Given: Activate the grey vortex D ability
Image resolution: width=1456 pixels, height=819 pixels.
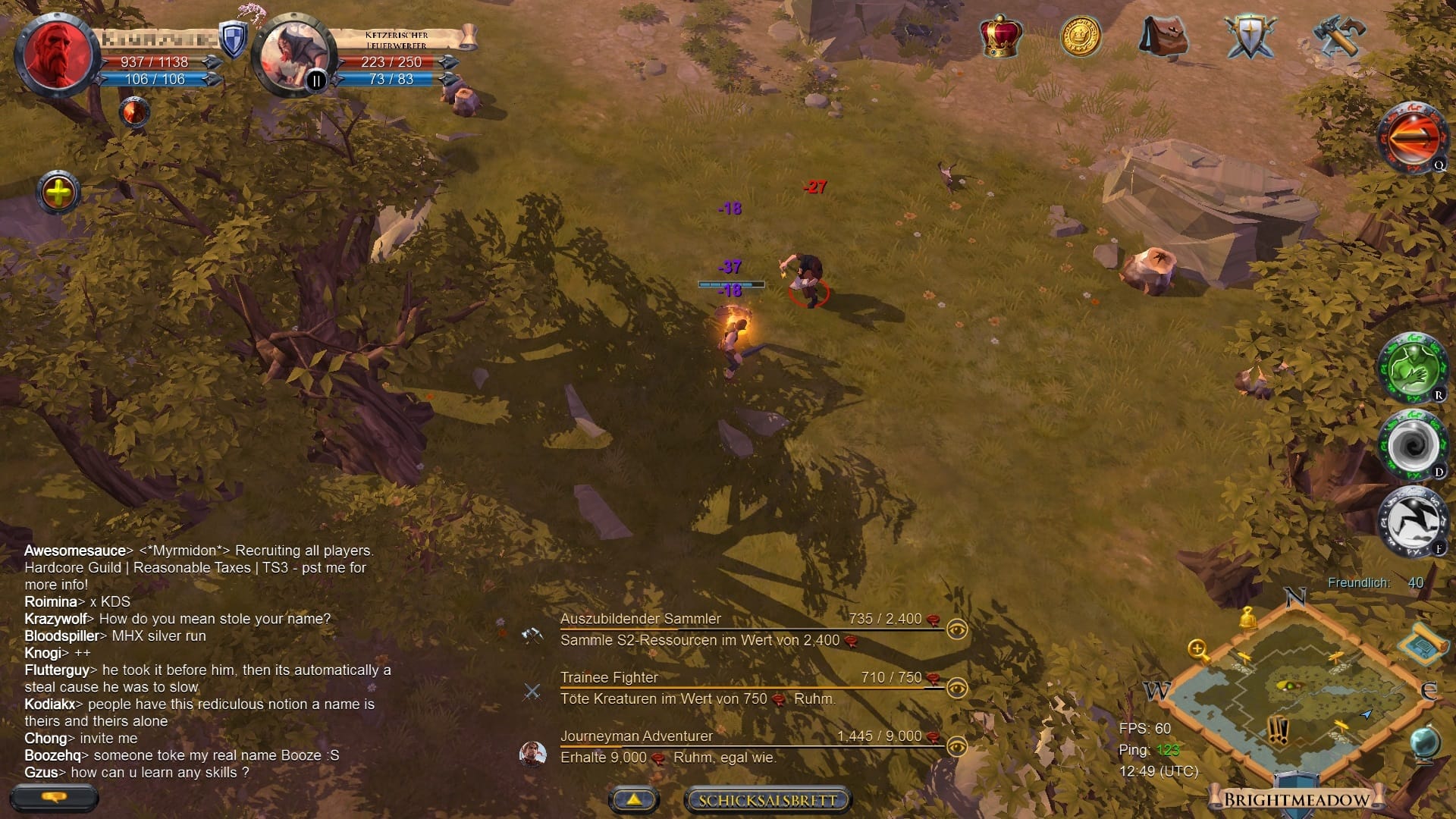Looking at the screenshot, I should (x=1412, y=445).
